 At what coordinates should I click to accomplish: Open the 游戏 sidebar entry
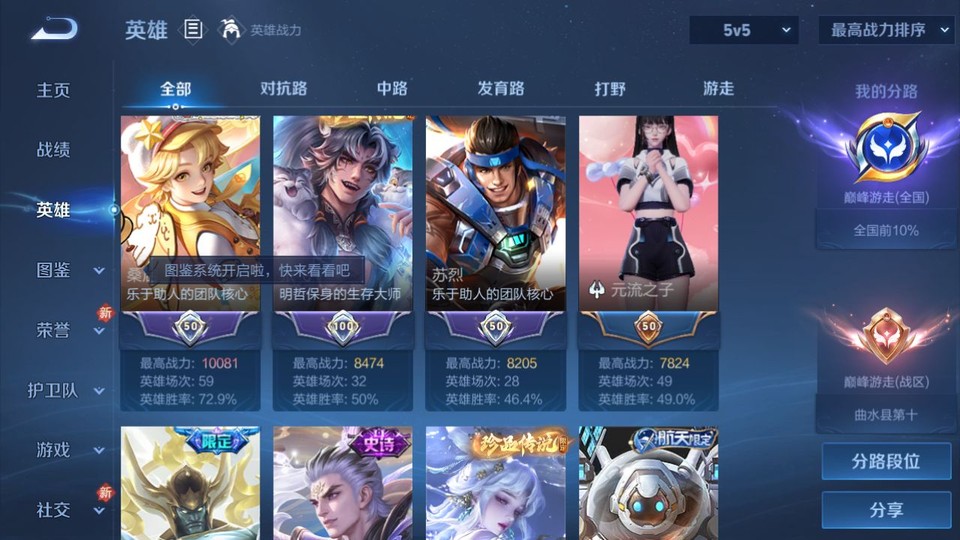pyautogui.click(x=68, y=450)
